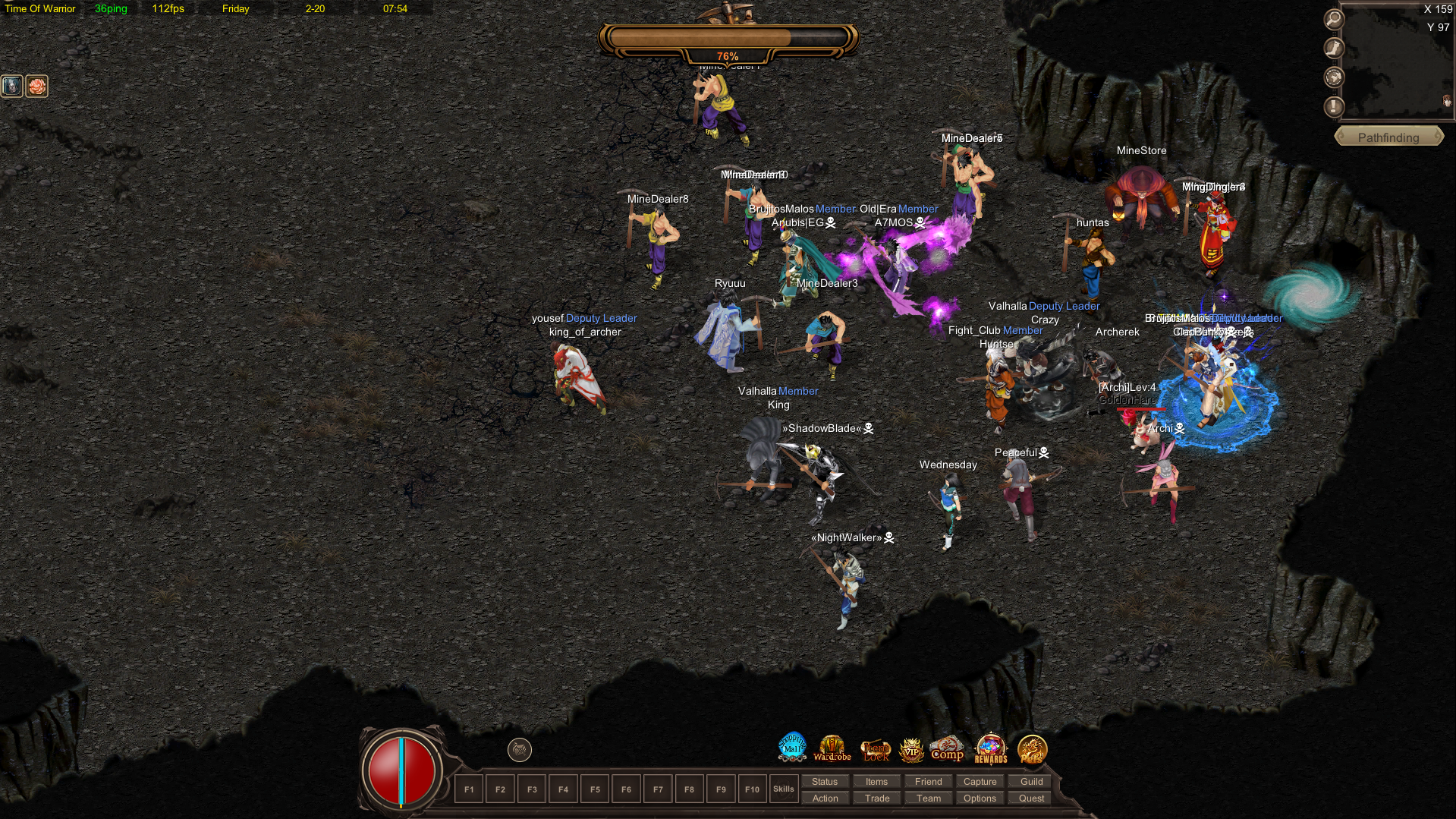The height and width of the screenshot is (819, 1456).
Task: Open the Friend list
Action: tap(928, 781)
